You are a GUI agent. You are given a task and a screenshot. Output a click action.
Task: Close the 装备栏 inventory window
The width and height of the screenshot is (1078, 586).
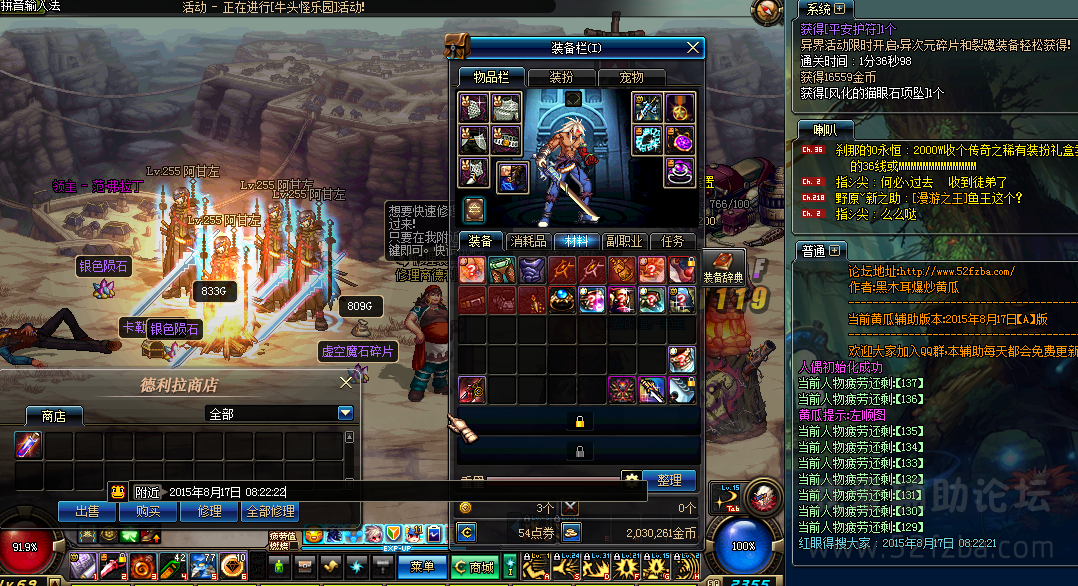tap(693, 47)
